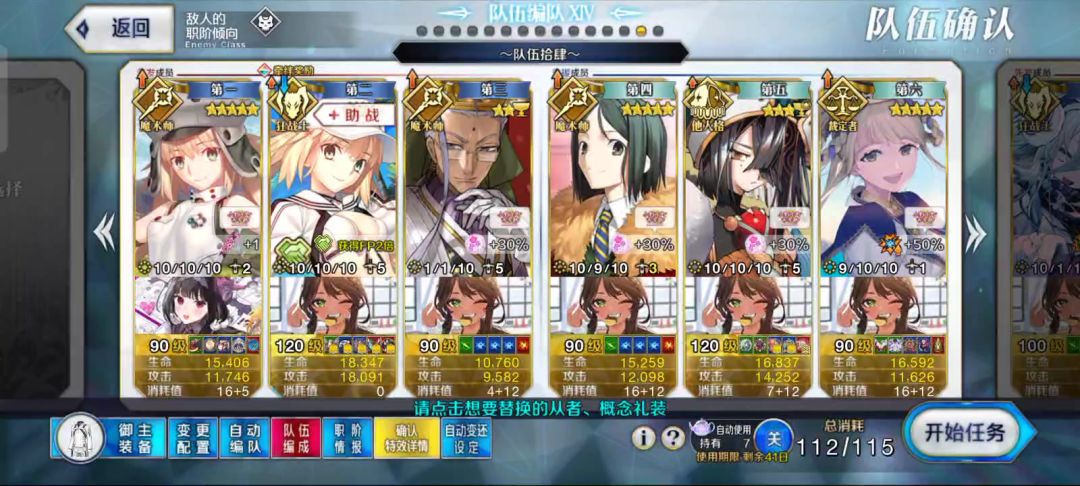Image resolution: width=1080 pixels, height=486 pixels.
Task: Open 御主装备 master equipment
Action: tap(134, 438)
